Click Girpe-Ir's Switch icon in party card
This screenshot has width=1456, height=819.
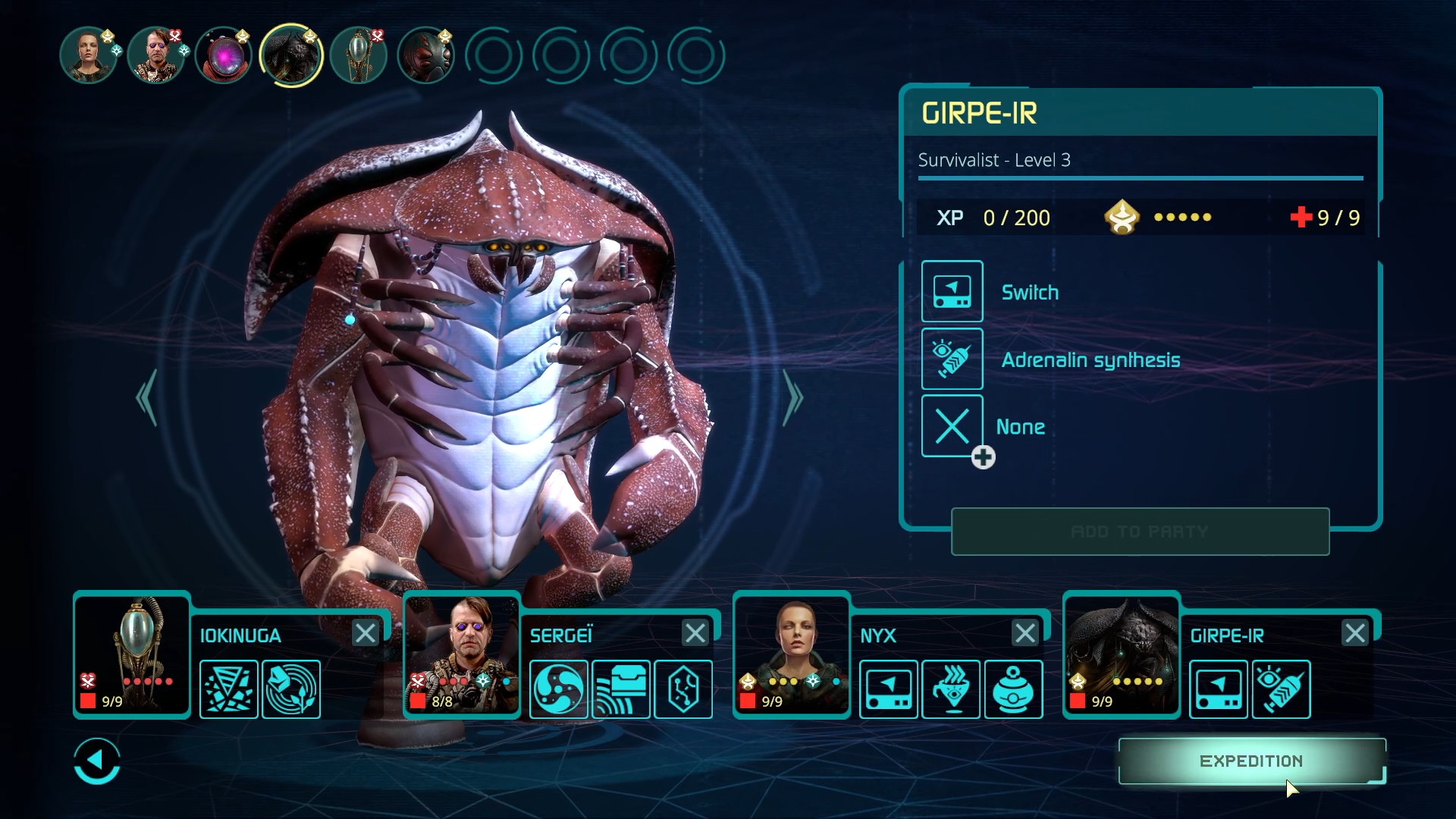click(x=1219, y=689)
